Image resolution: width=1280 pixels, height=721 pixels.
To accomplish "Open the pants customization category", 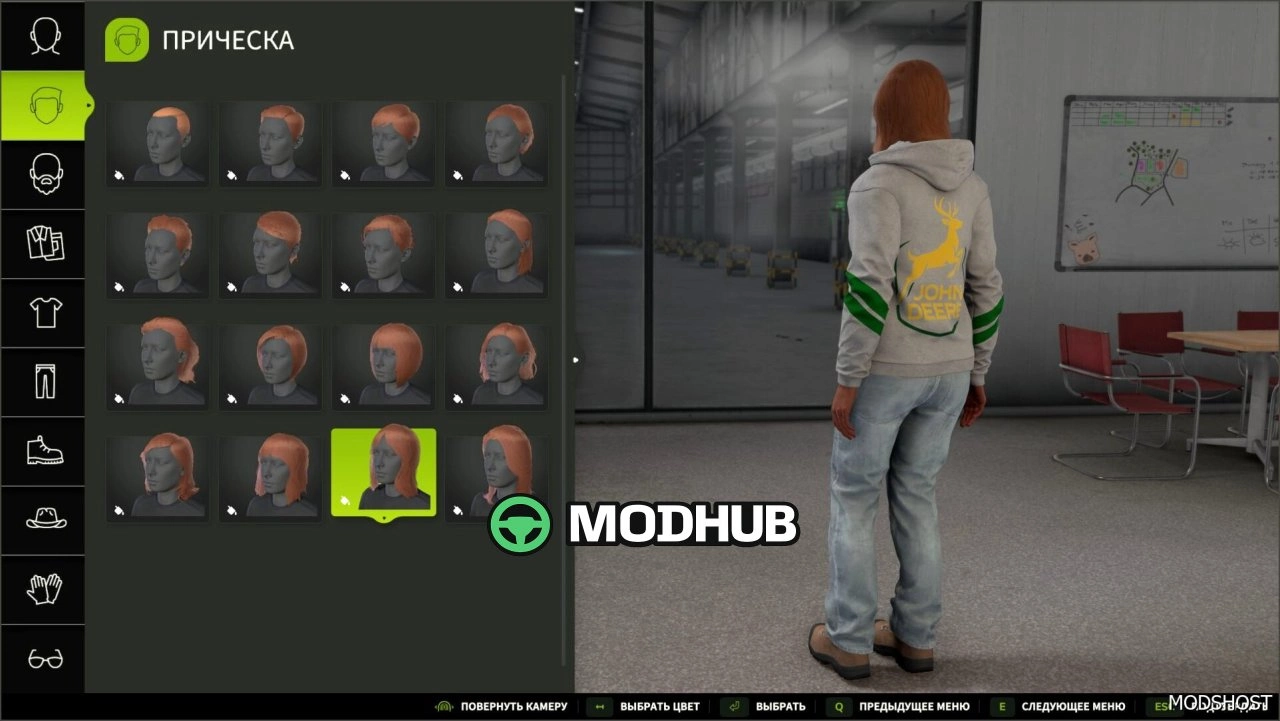I will [x=43, y=382].
